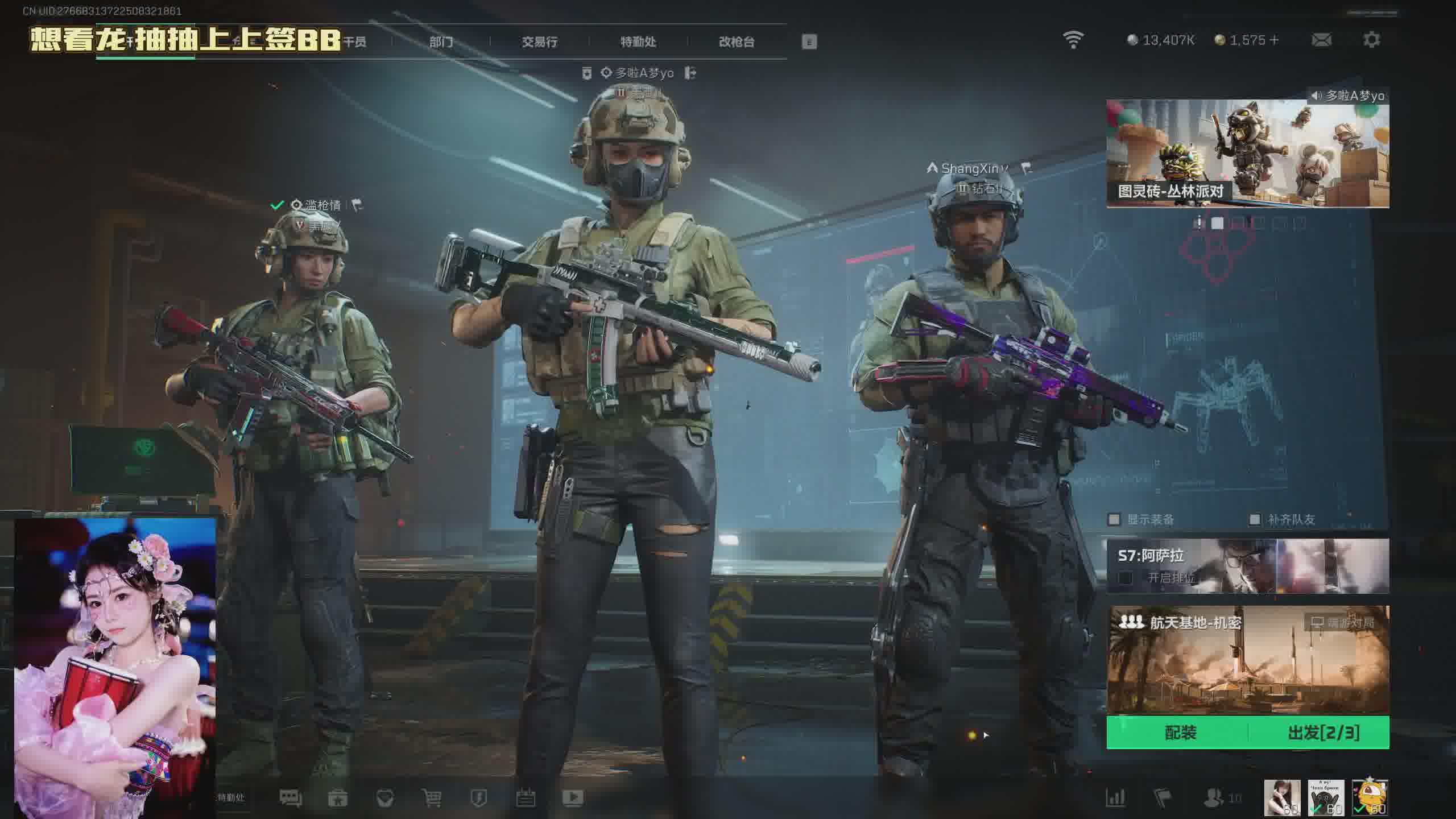Tick the 开启排位 ranked checkbox

tap(1125, 578)
